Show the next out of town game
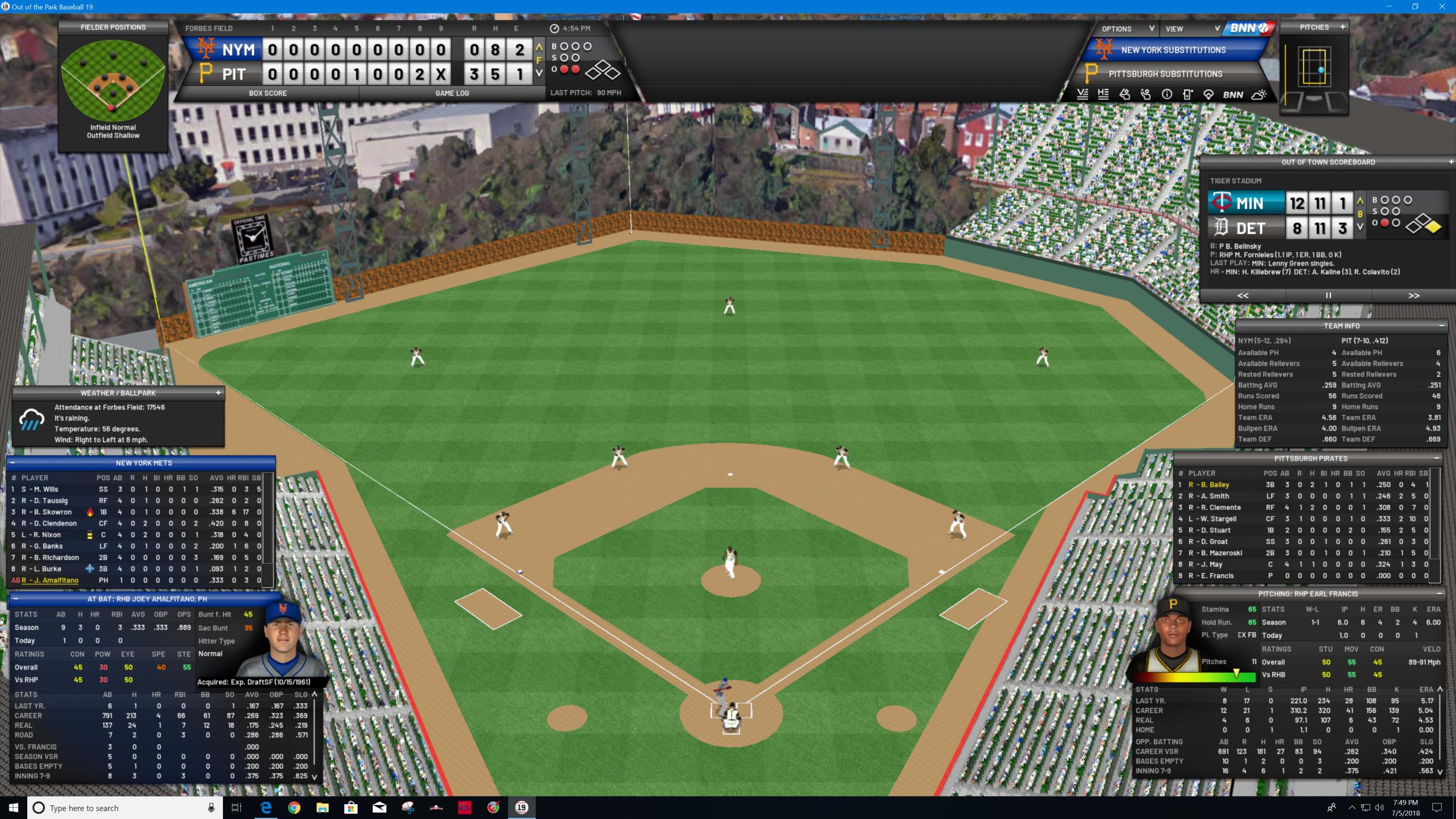1456x819 pixels. [x=1413, y=295]
